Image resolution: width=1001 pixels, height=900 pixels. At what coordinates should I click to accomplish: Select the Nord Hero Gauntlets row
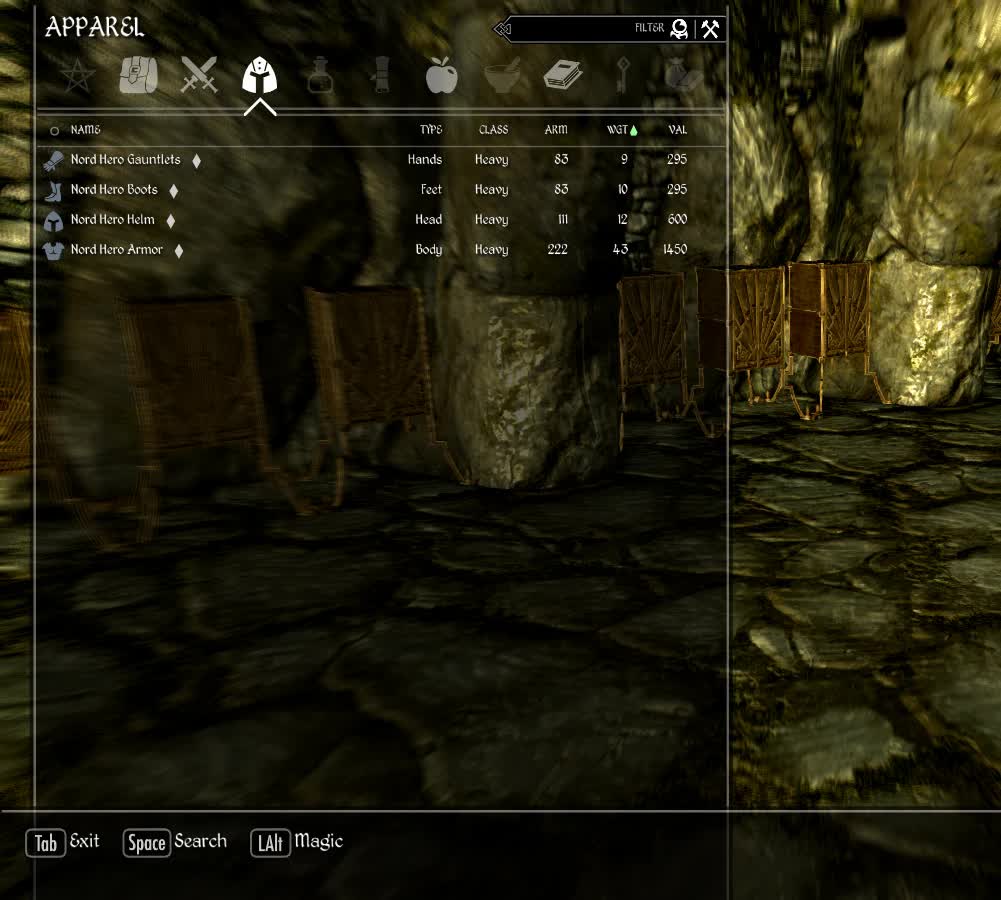click(125, 160)
